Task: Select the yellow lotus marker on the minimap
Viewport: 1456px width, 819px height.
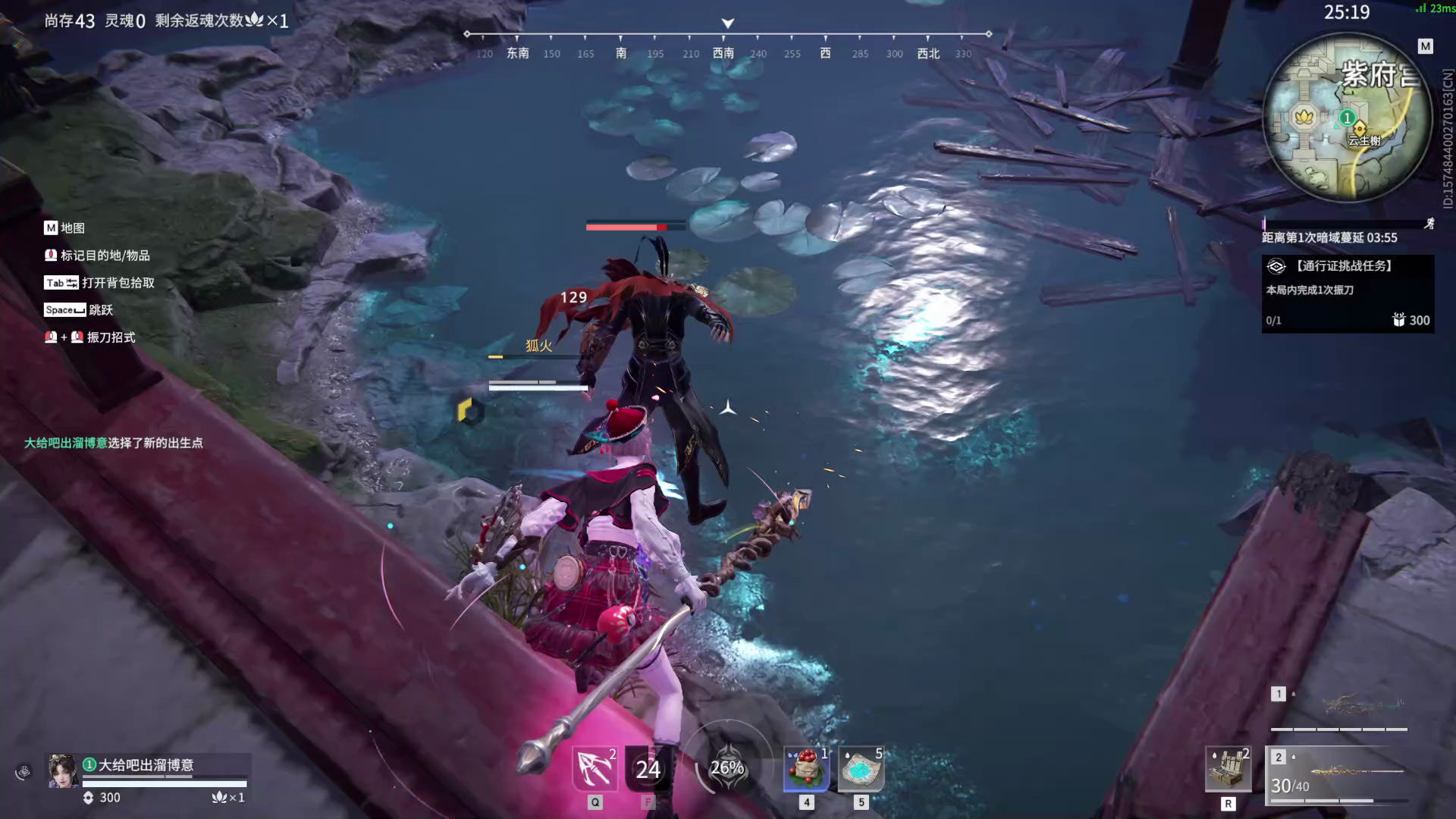Action: pos(1304,117)
